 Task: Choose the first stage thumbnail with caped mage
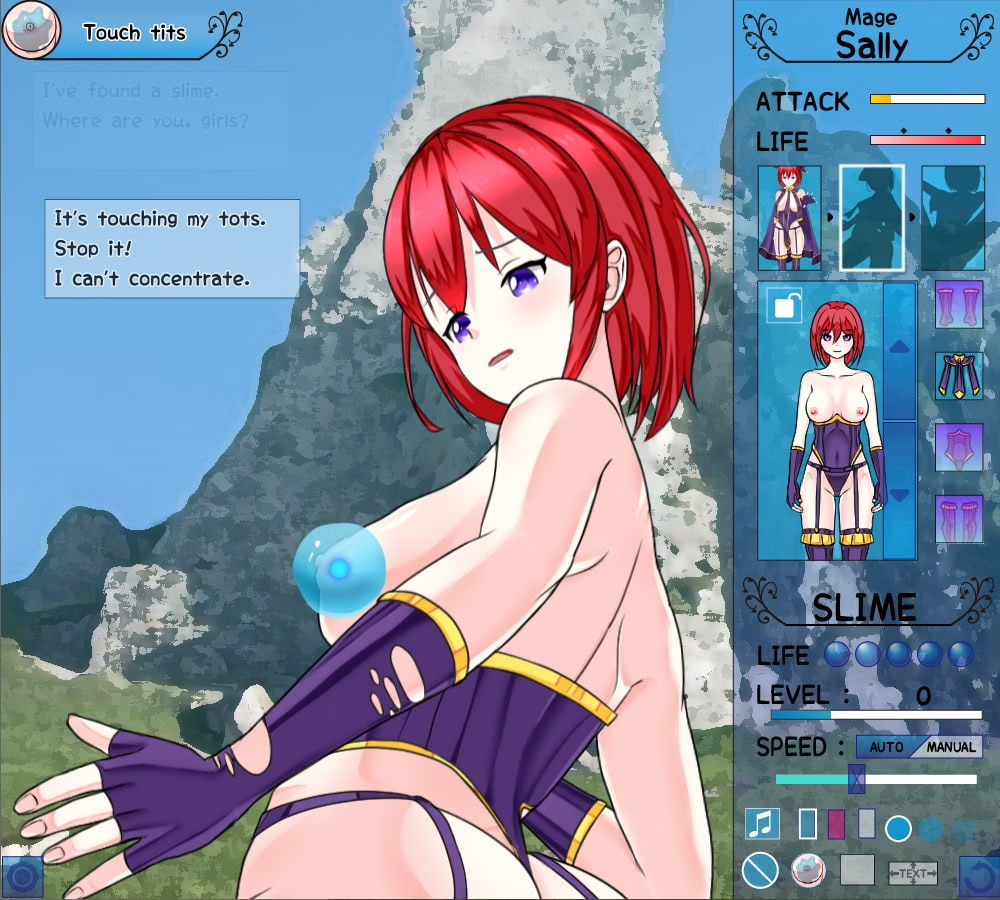[x=789, y=218]
